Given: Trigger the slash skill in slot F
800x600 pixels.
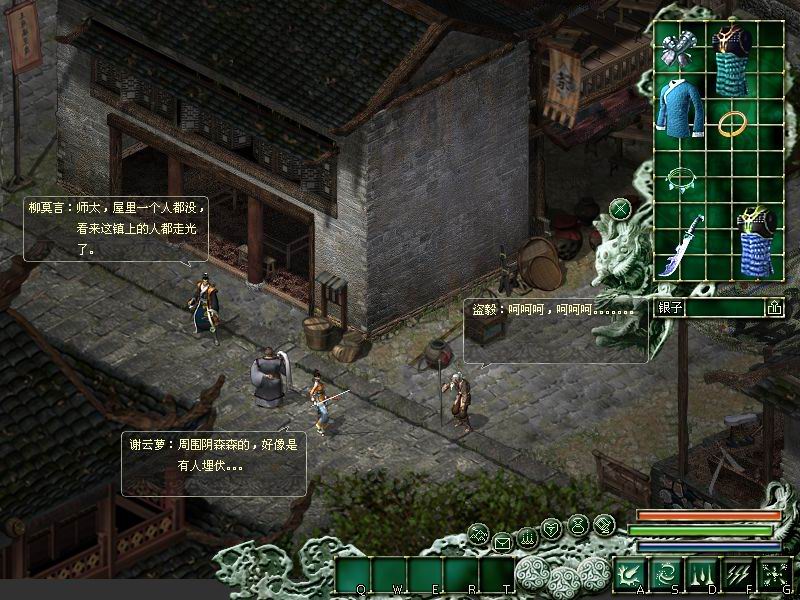Looking at the screenshot, I should 738,573.
